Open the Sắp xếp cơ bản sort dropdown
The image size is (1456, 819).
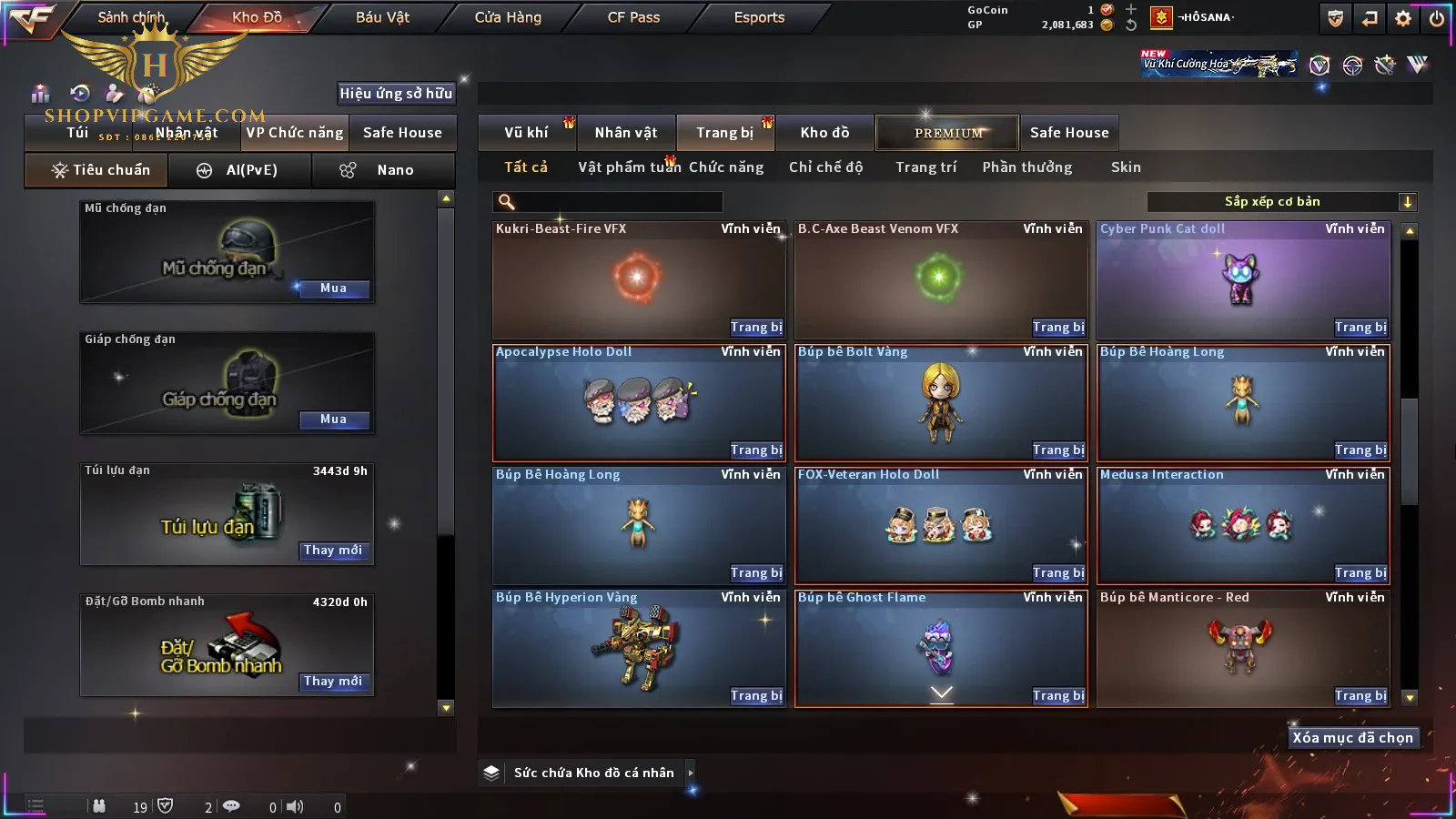(1281, 202)
